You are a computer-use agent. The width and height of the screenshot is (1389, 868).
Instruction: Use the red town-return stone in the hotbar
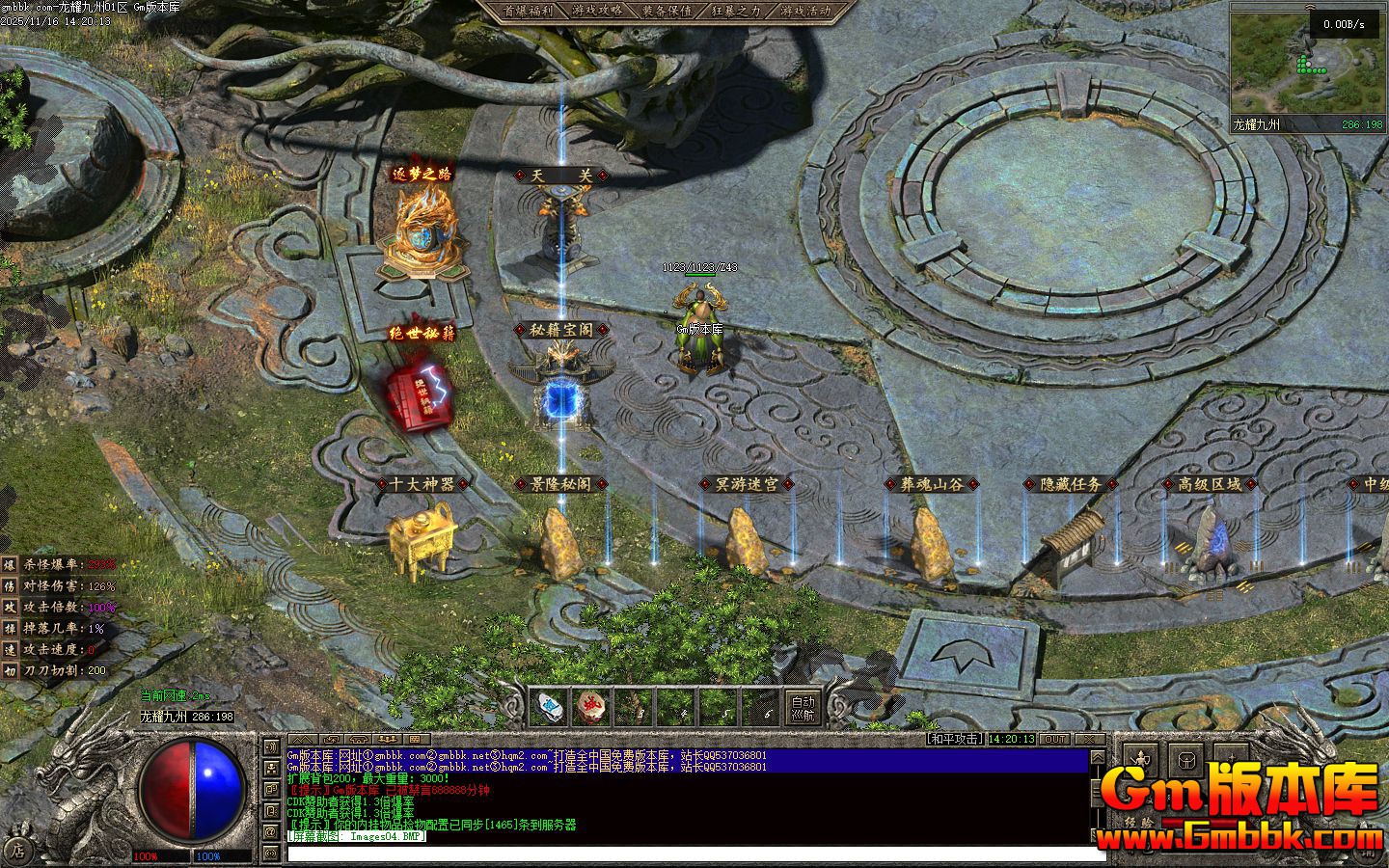591,707
